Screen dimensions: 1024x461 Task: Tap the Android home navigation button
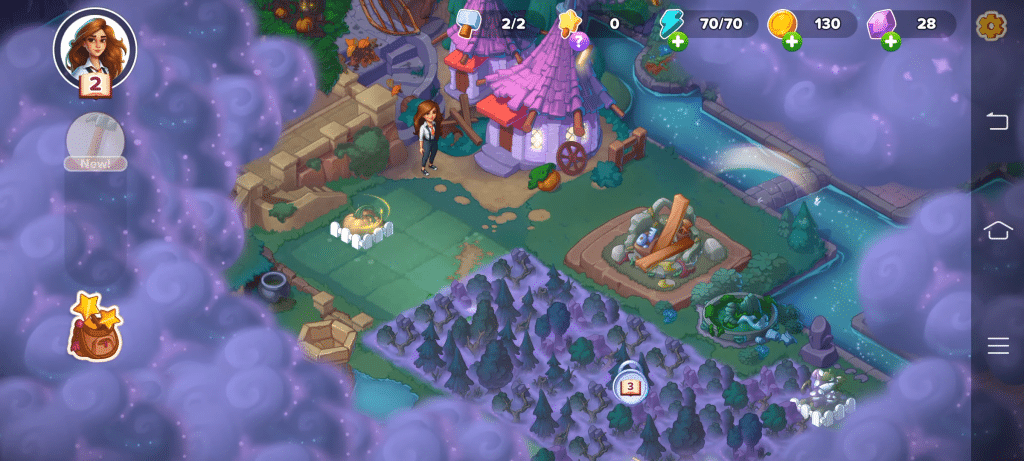click(997, 231)
